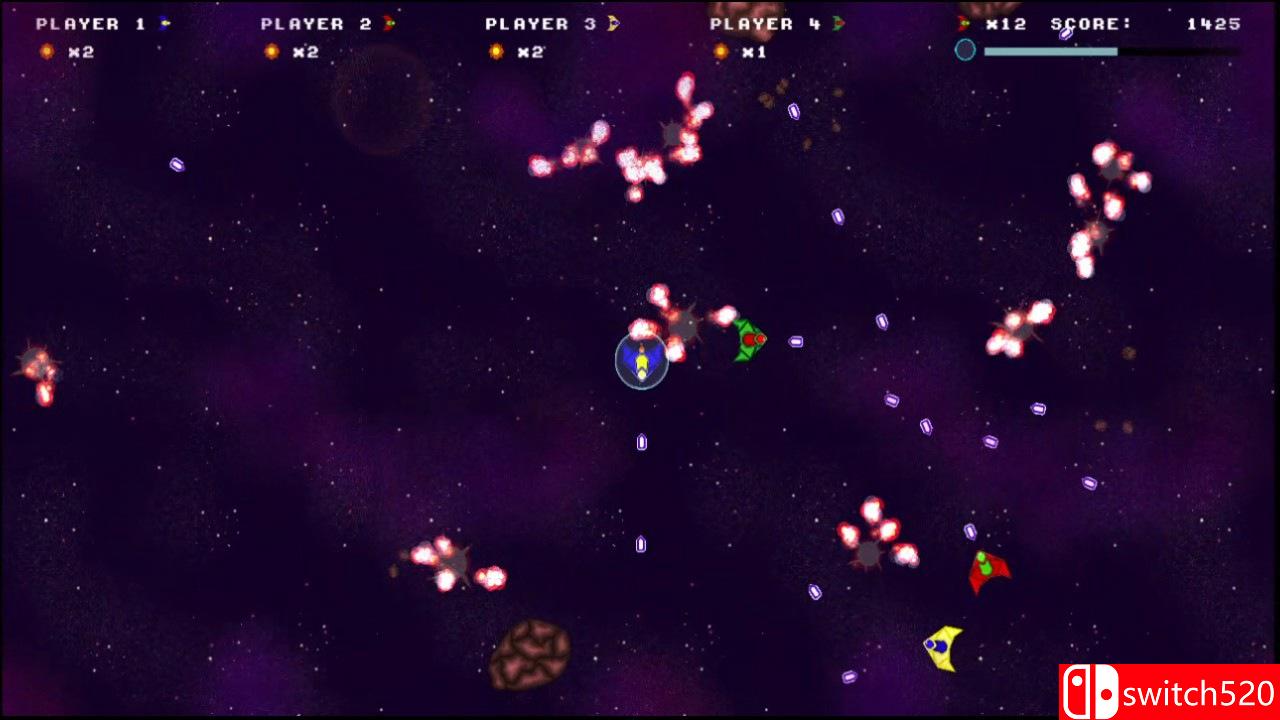The width and height of the screenshot is (1280, 720).
Task: Select the shielded blue player ship in center
Action: click(640, 363)
